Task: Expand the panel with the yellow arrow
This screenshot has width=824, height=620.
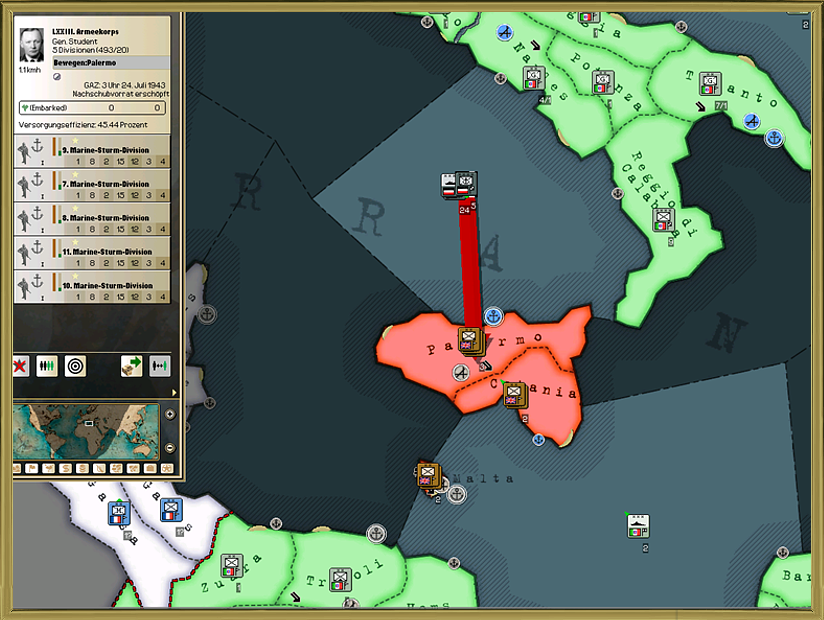Action: tap(174, 392)
